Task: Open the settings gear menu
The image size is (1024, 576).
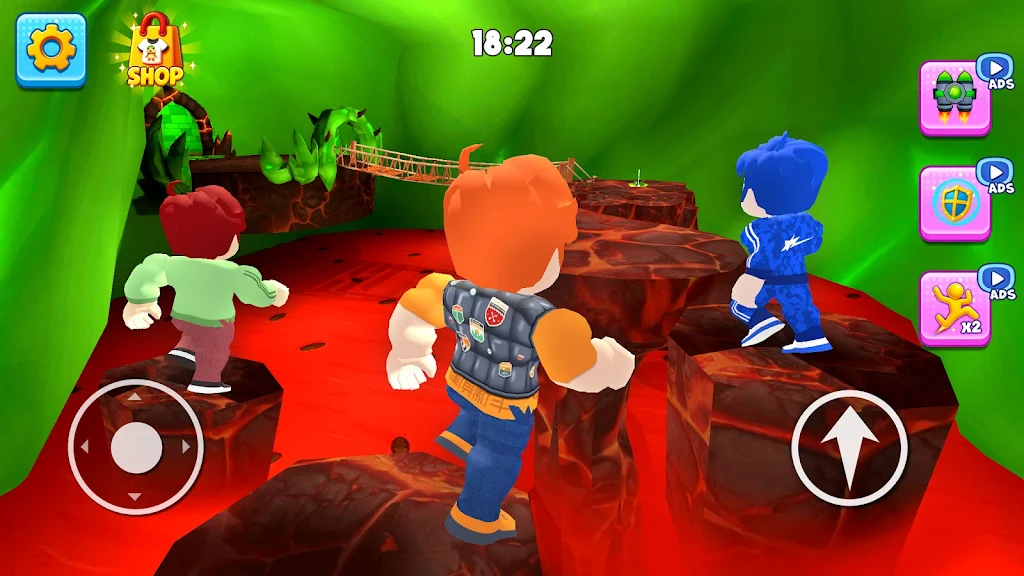Action: point(50,49)
